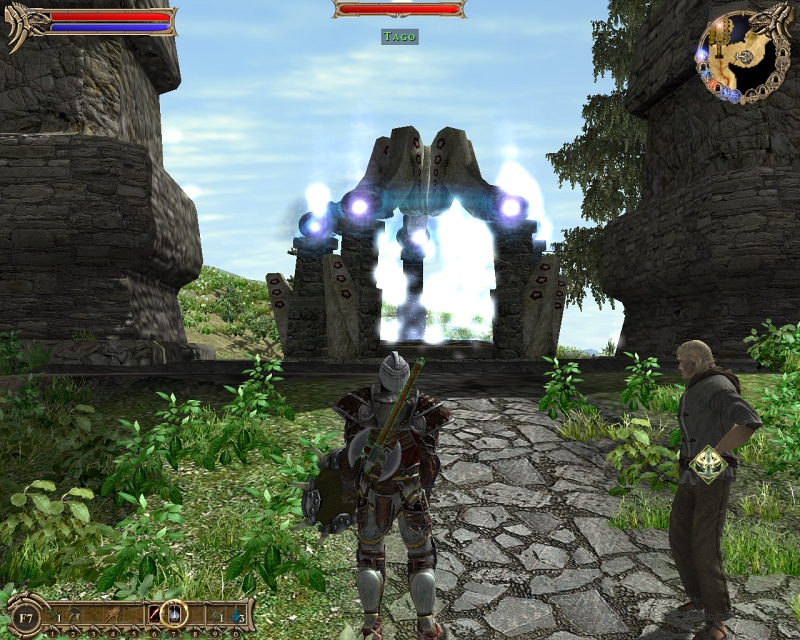Select the red wand in hotbar slot 6
Image resolution: width=800 pixels, height=640 pixels.
155,614
